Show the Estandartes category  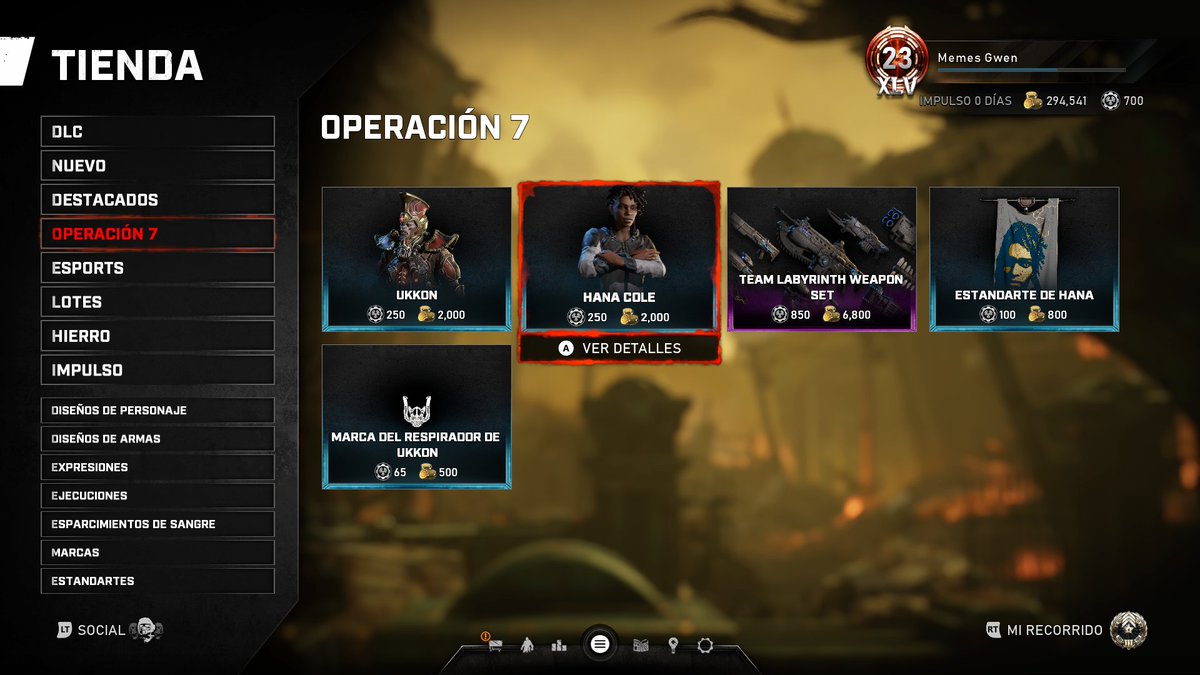coord(157,580)
